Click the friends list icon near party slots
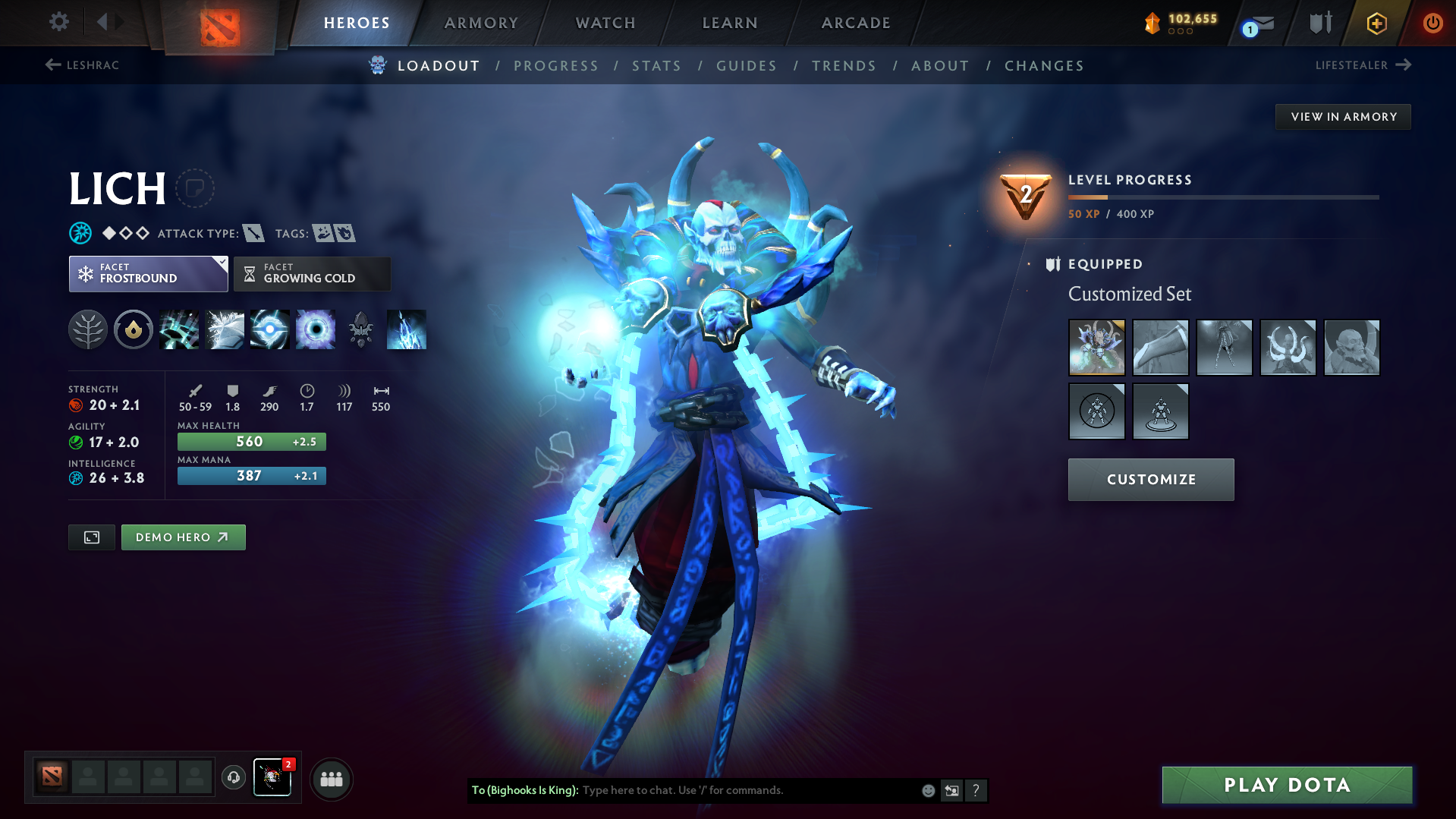Image resolution: width=1456 pixels, height=819 pixels. (332, 779)
